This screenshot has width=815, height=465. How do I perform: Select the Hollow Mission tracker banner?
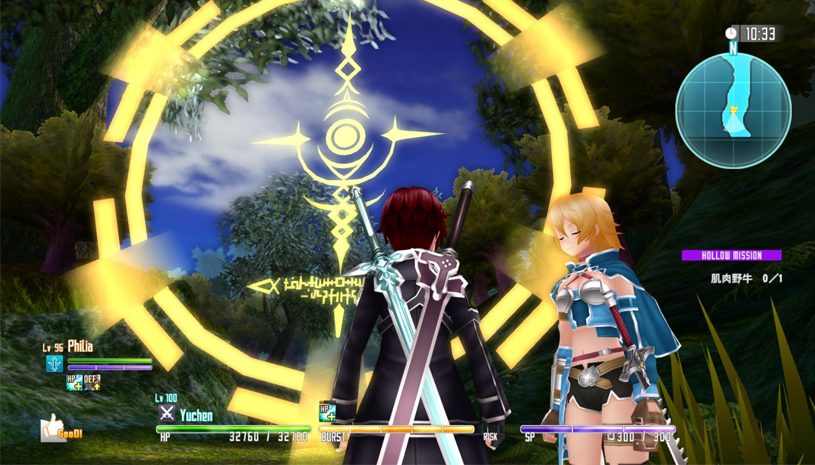(731, 255)
